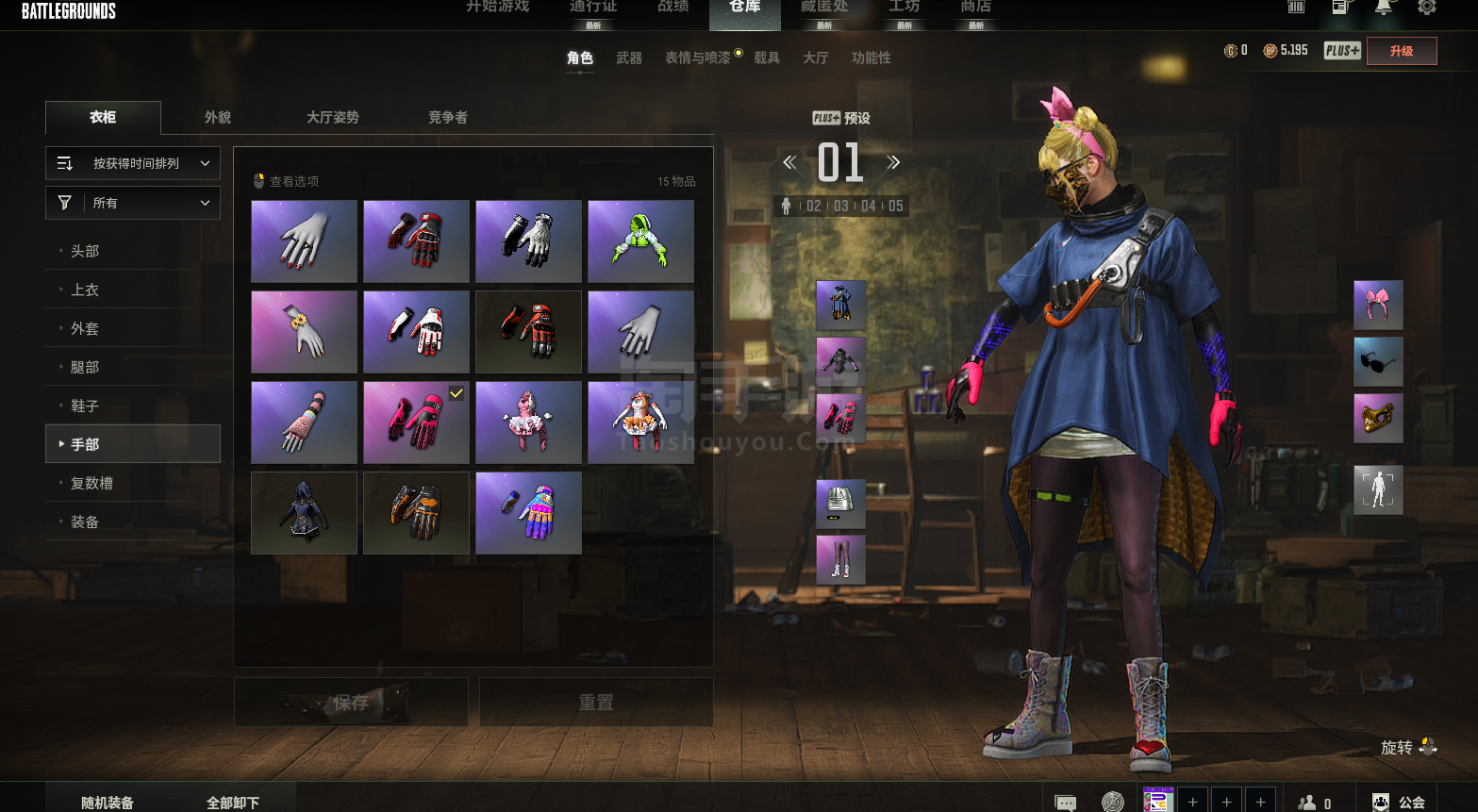Open the 装备 category
The height and width of the screenshot is (812, 1478).
click(x=85, y=522)
